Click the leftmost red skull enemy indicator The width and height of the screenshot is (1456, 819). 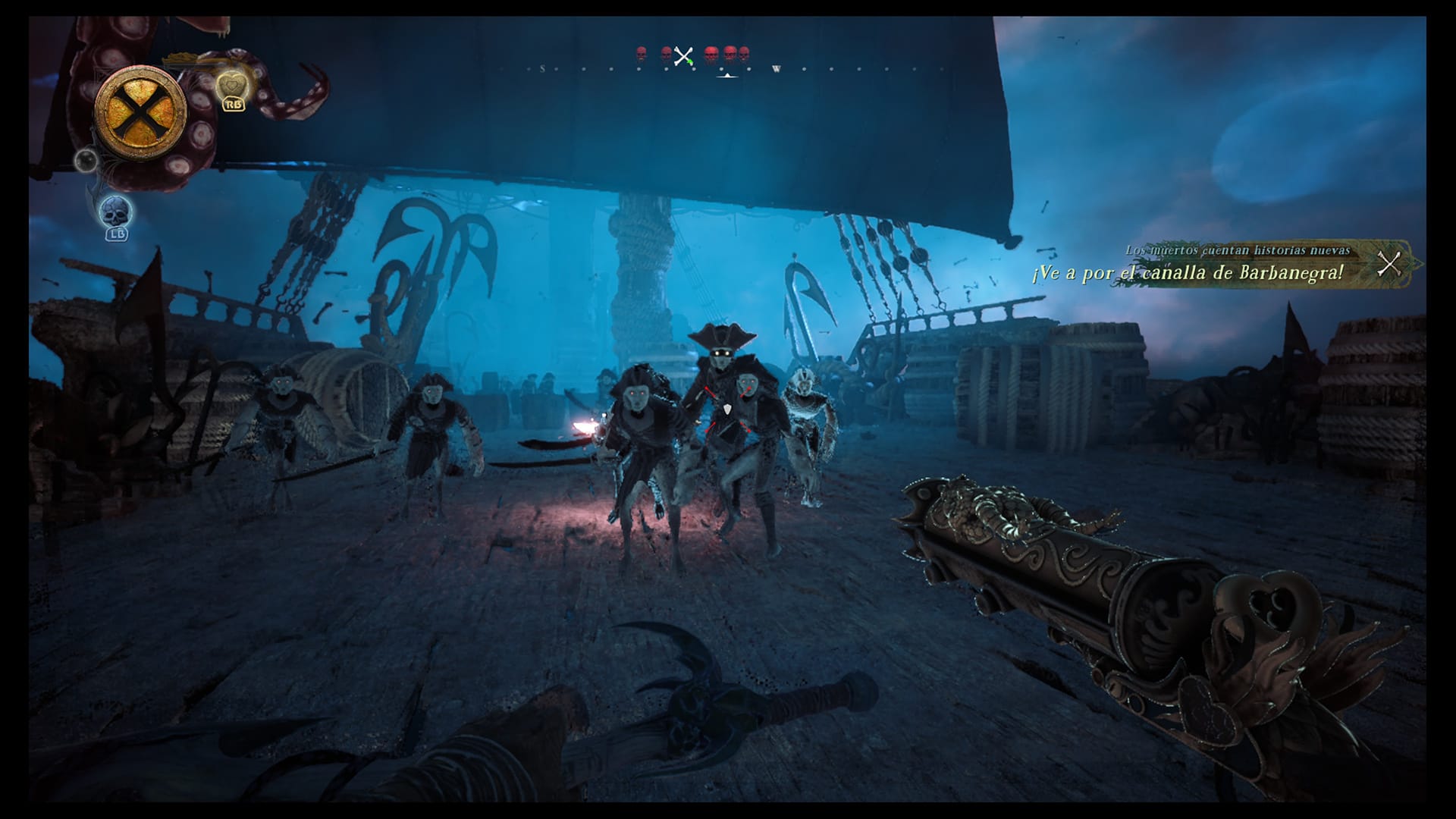pos(641,53)
